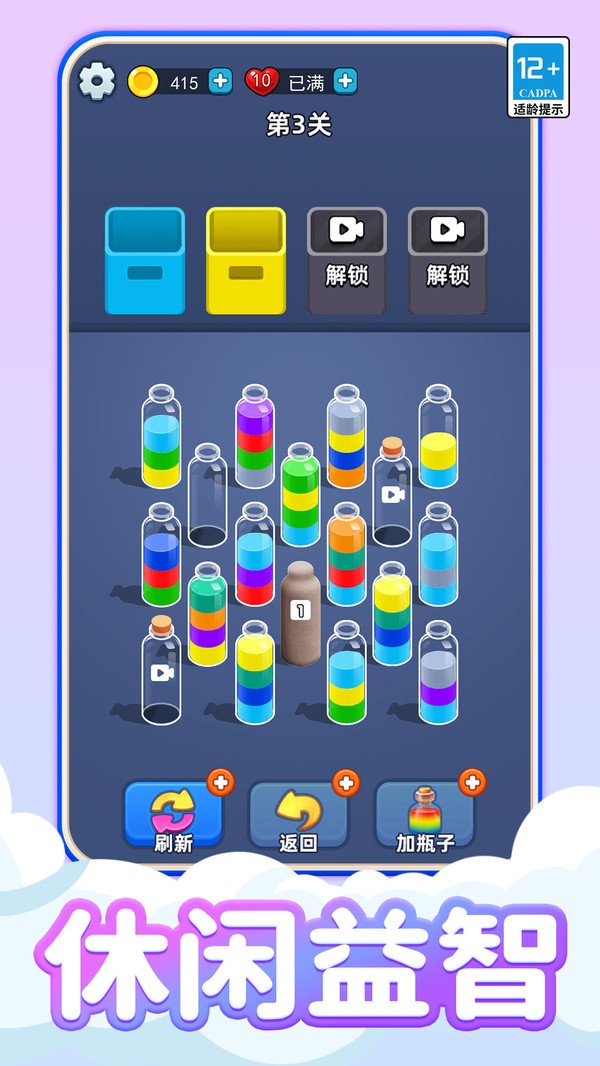Choose the gray stone bottle marked 1

300,614
